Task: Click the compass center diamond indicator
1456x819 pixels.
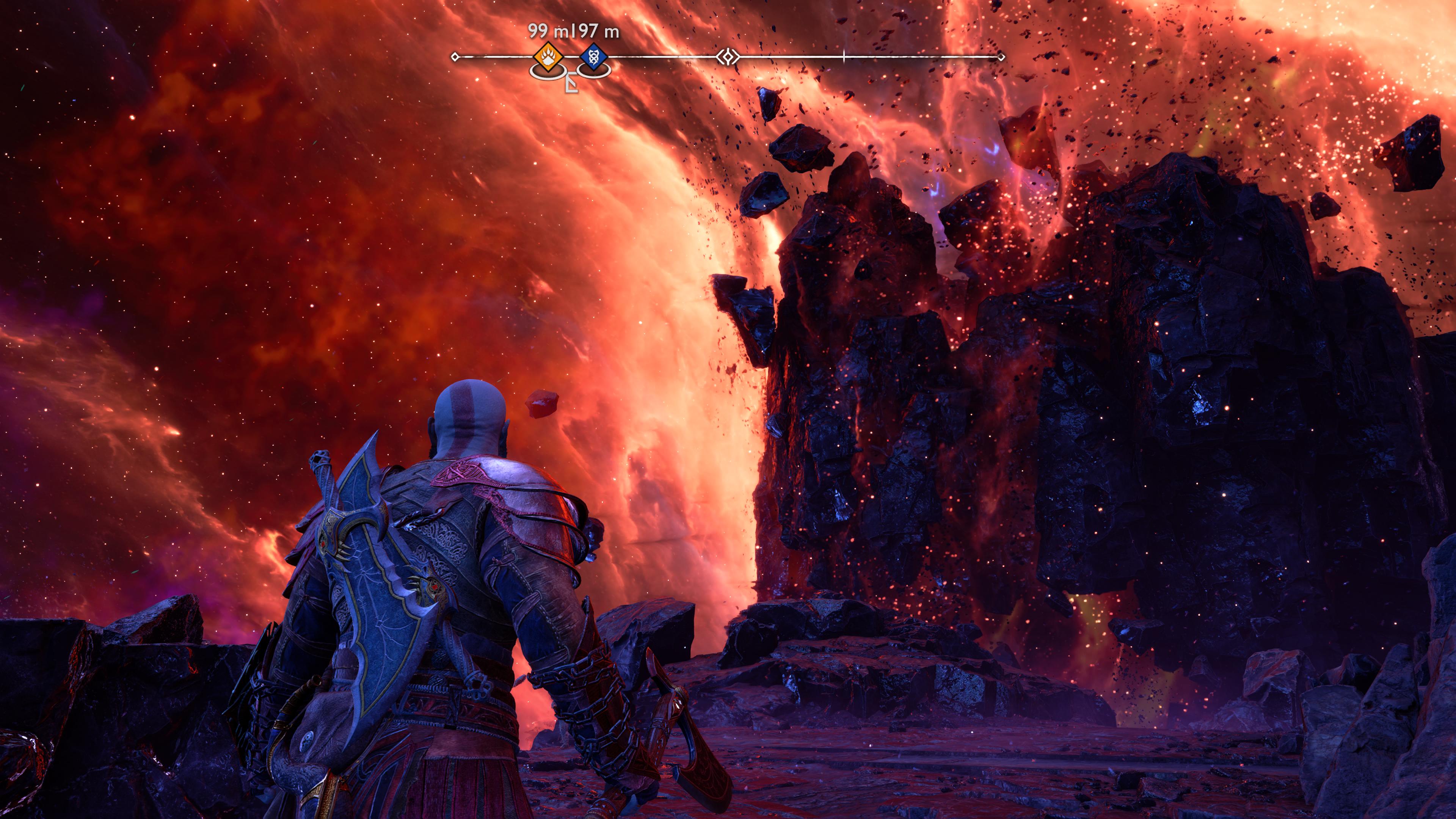Action: coord(728,56)
